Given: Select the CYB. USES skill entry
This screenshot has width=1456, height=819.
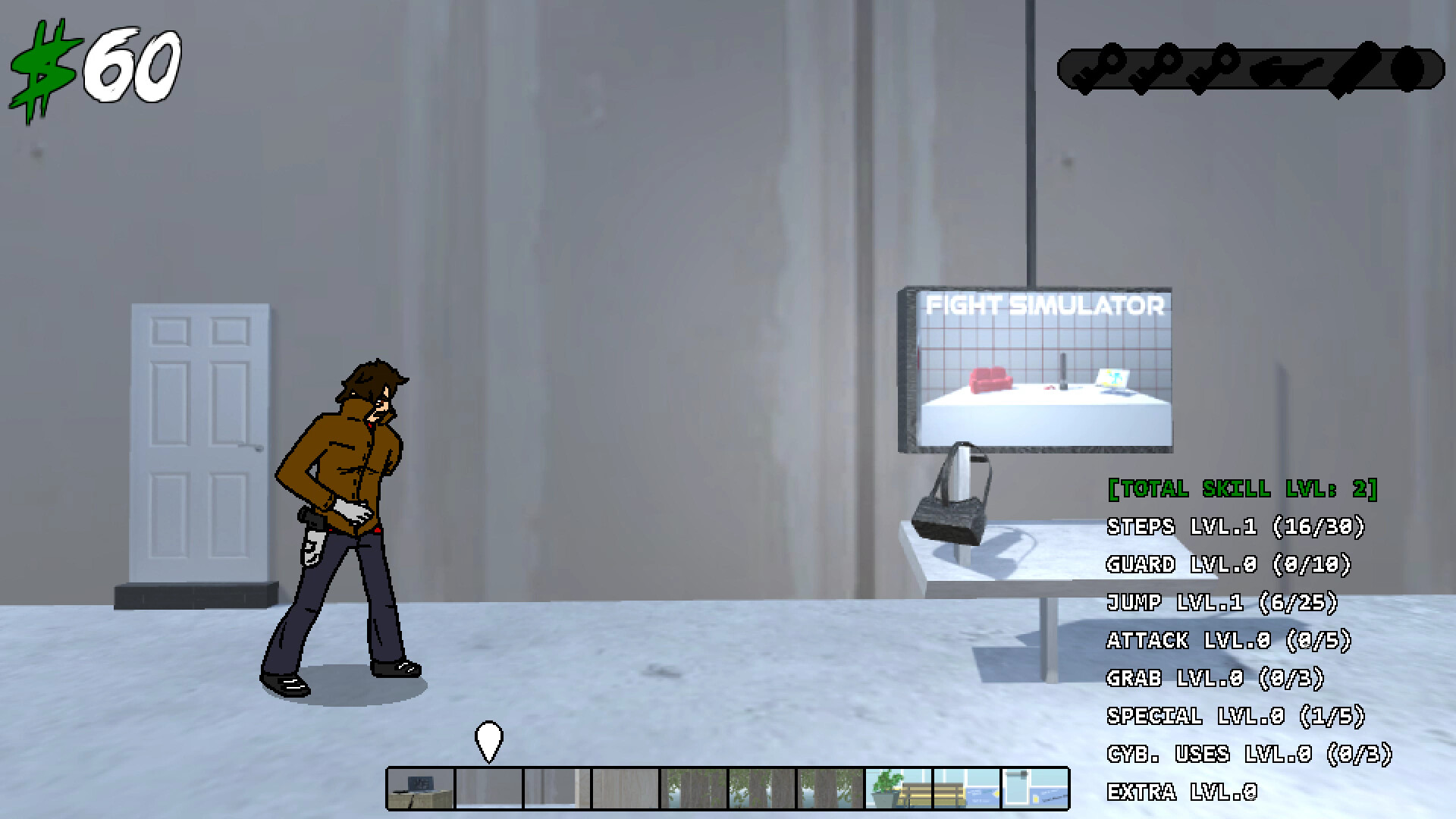Looking at the screenshot, I should pyautogui.click(x=1251, y=755).
